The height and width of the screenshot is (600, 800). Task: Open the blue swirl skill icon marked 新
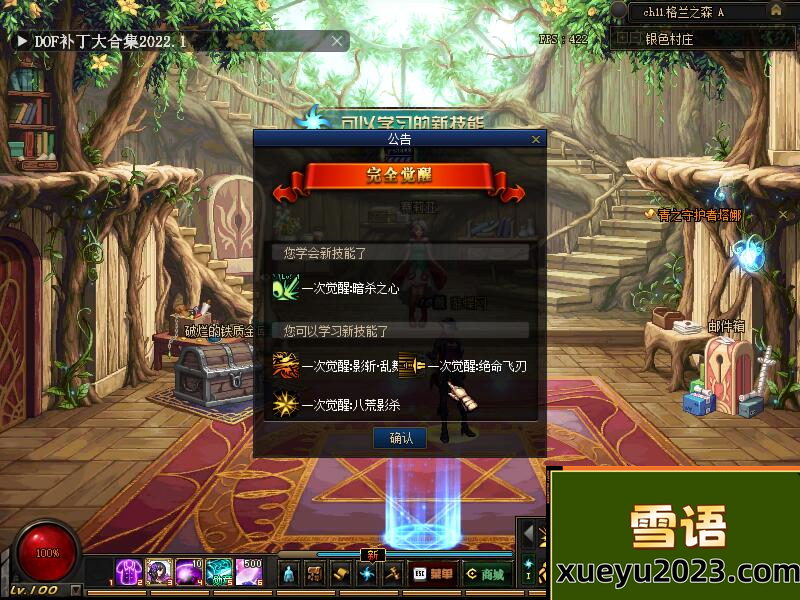pyautogui.click(x=367, y=574)
